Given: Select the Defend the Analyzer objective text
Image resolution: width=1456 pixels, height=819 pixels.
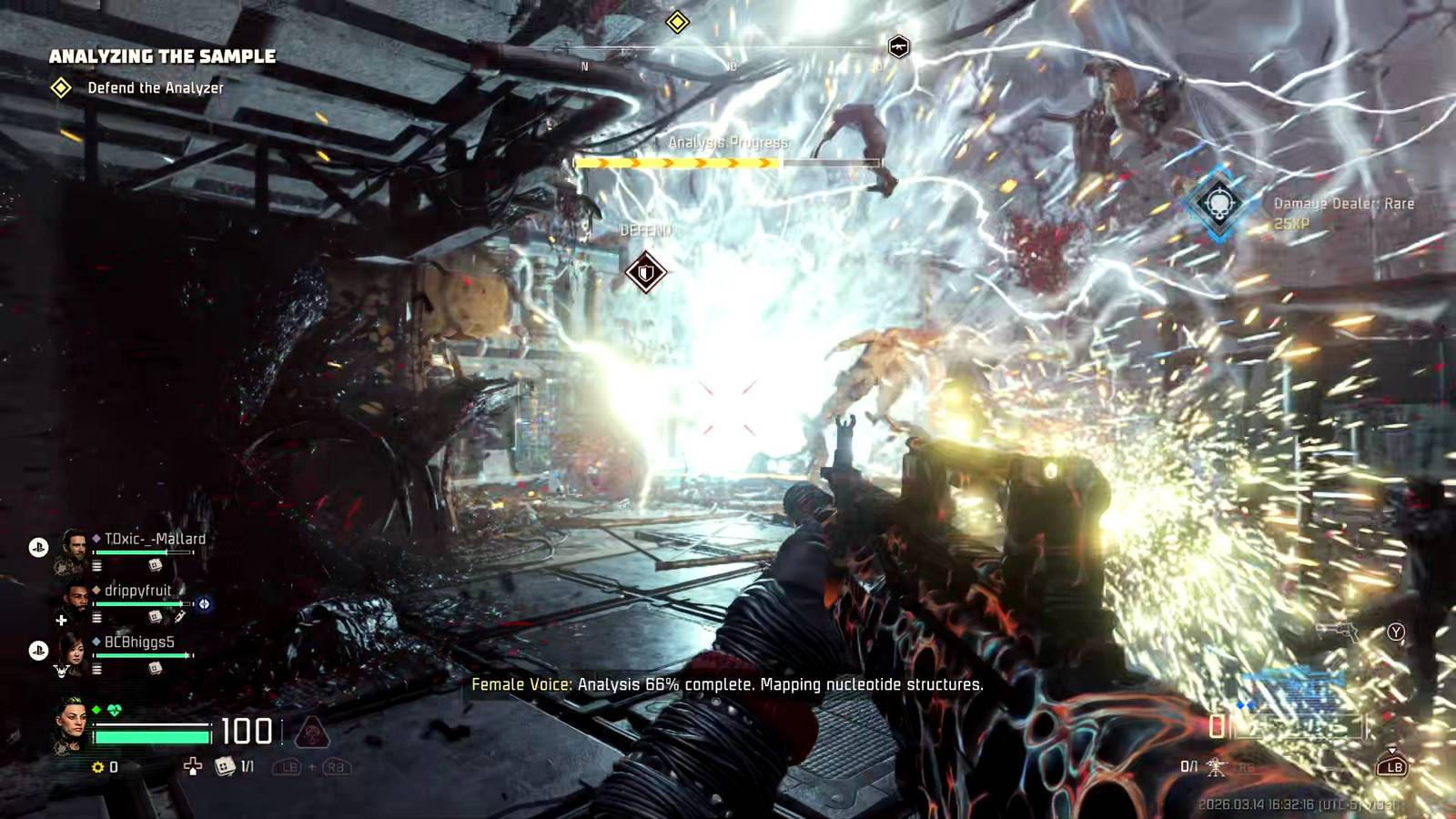Looking at the screenshot, I should [x=155, y=88].
